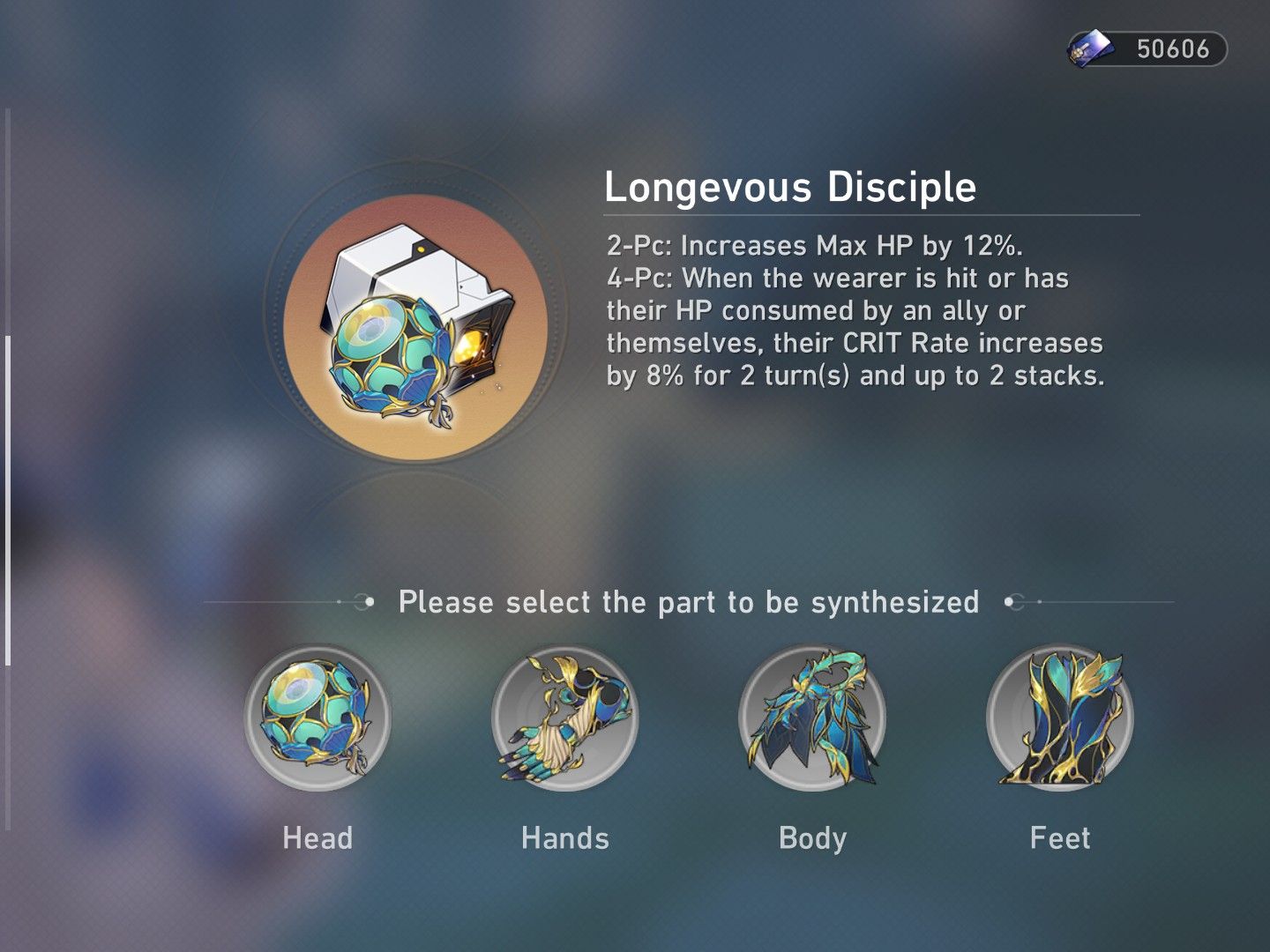Click the synthesize prompt text
Screen dimensions: 1270x952
(690, 602)
